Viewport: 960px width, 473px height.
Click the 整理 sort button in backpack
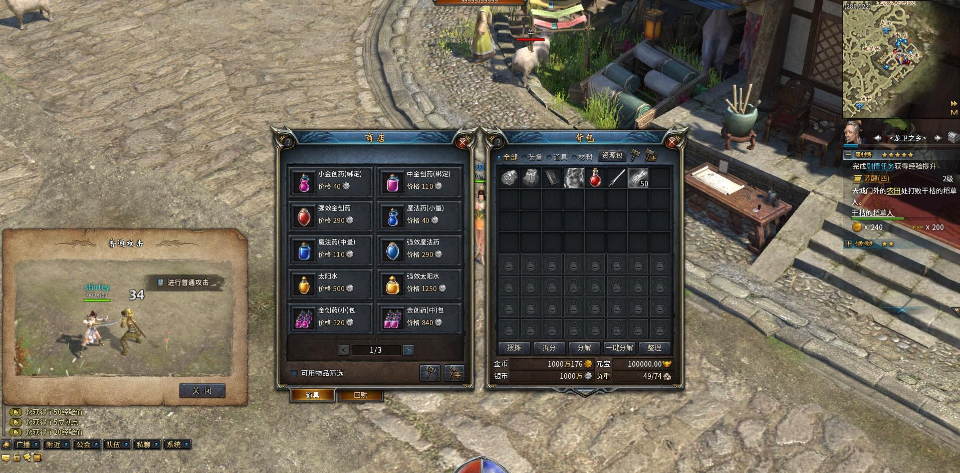(x=654, y=347)
